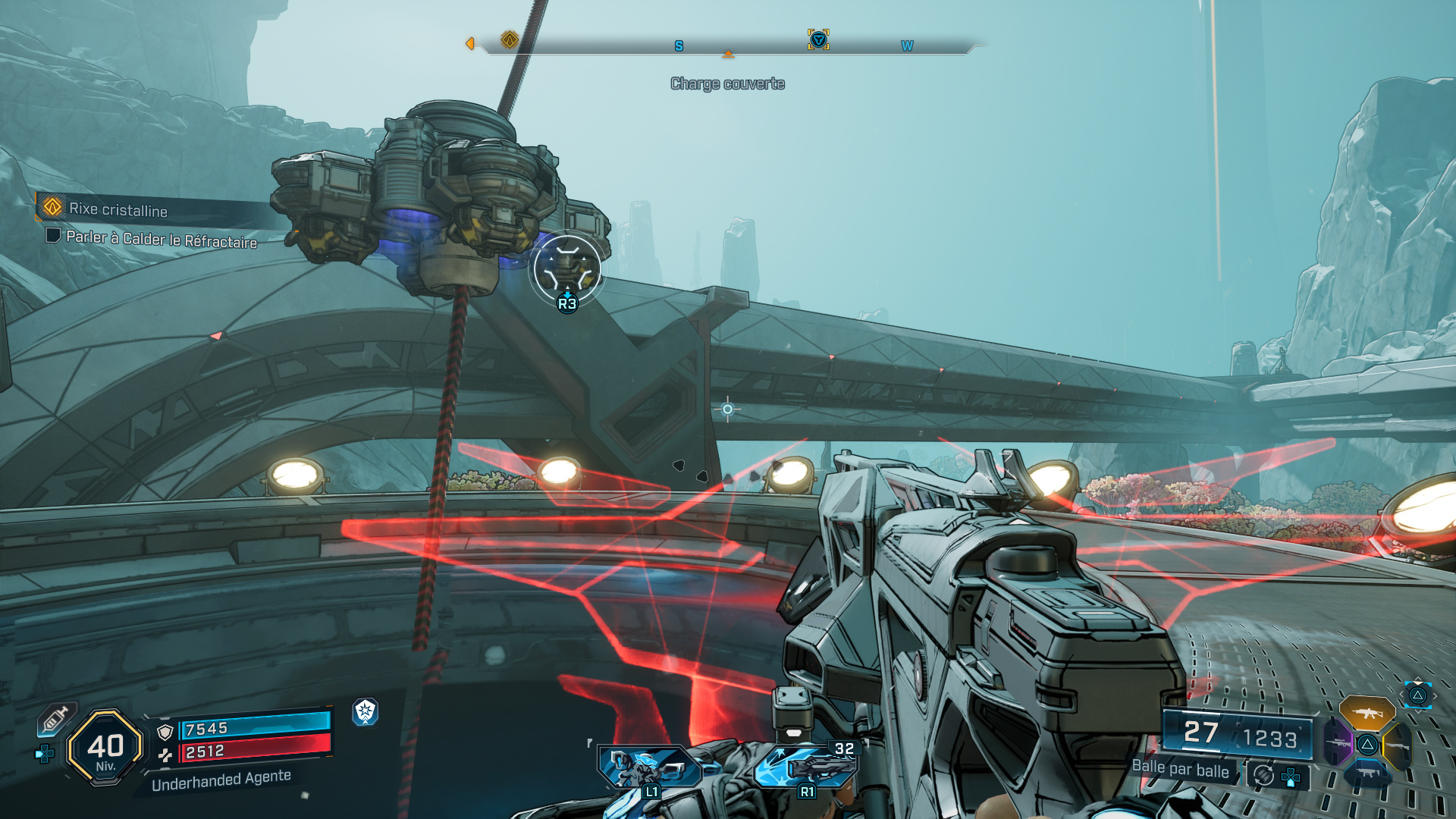Click the orange quest marker on the compass

(510, 39)
